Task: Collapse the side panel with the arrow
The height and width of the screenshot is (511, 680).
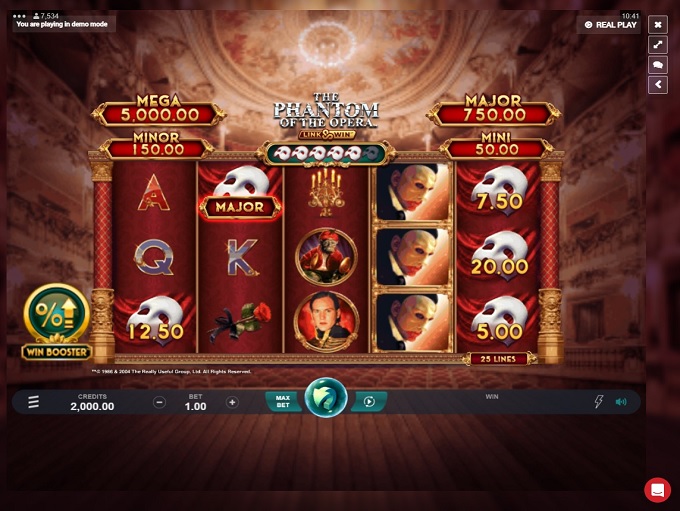Action: (658, 85)
